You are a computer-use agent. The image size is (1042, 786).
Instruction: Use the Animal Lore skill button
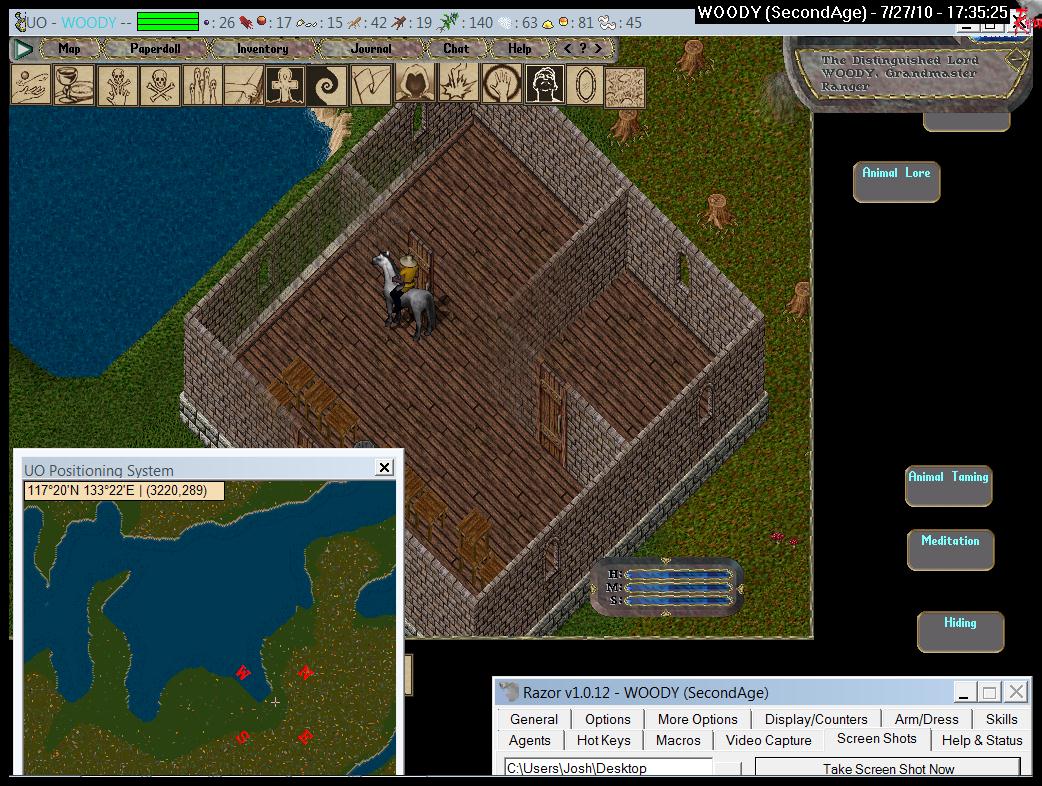click(896, 180)
